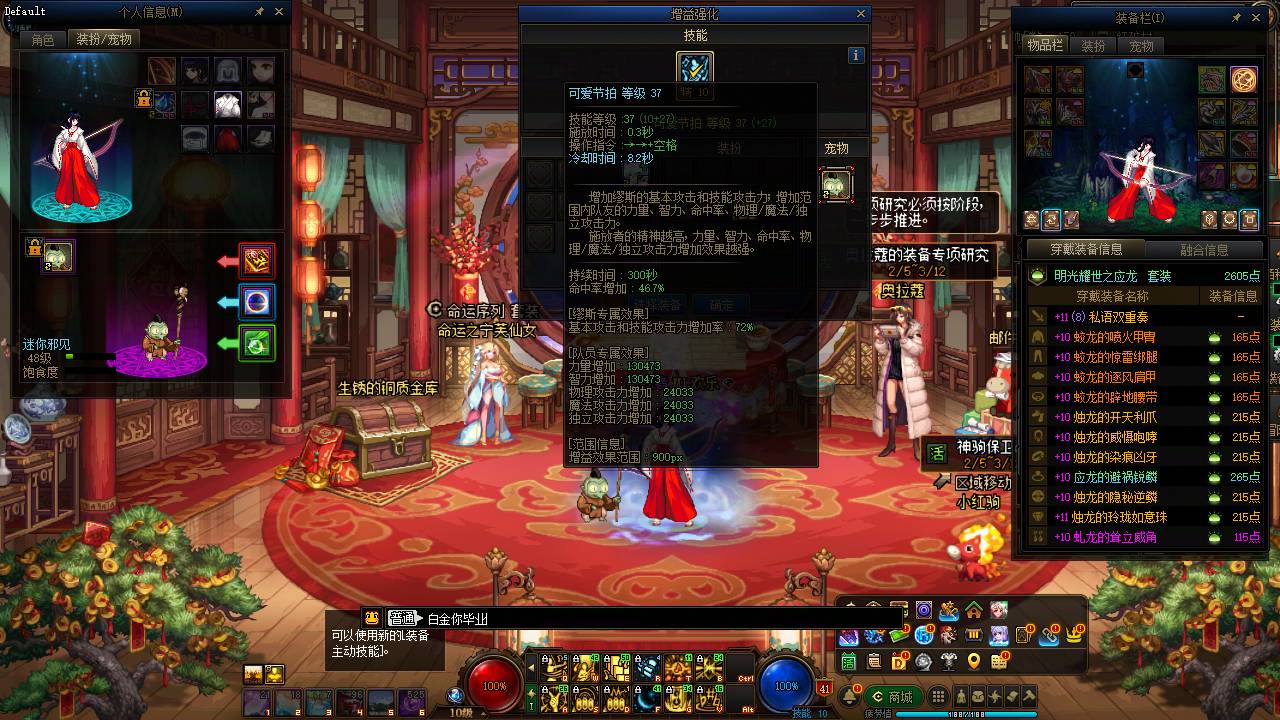Click the blue chain-link icon with alert badge
This screenshot has height=720, width=1280.
[1048, 636]
